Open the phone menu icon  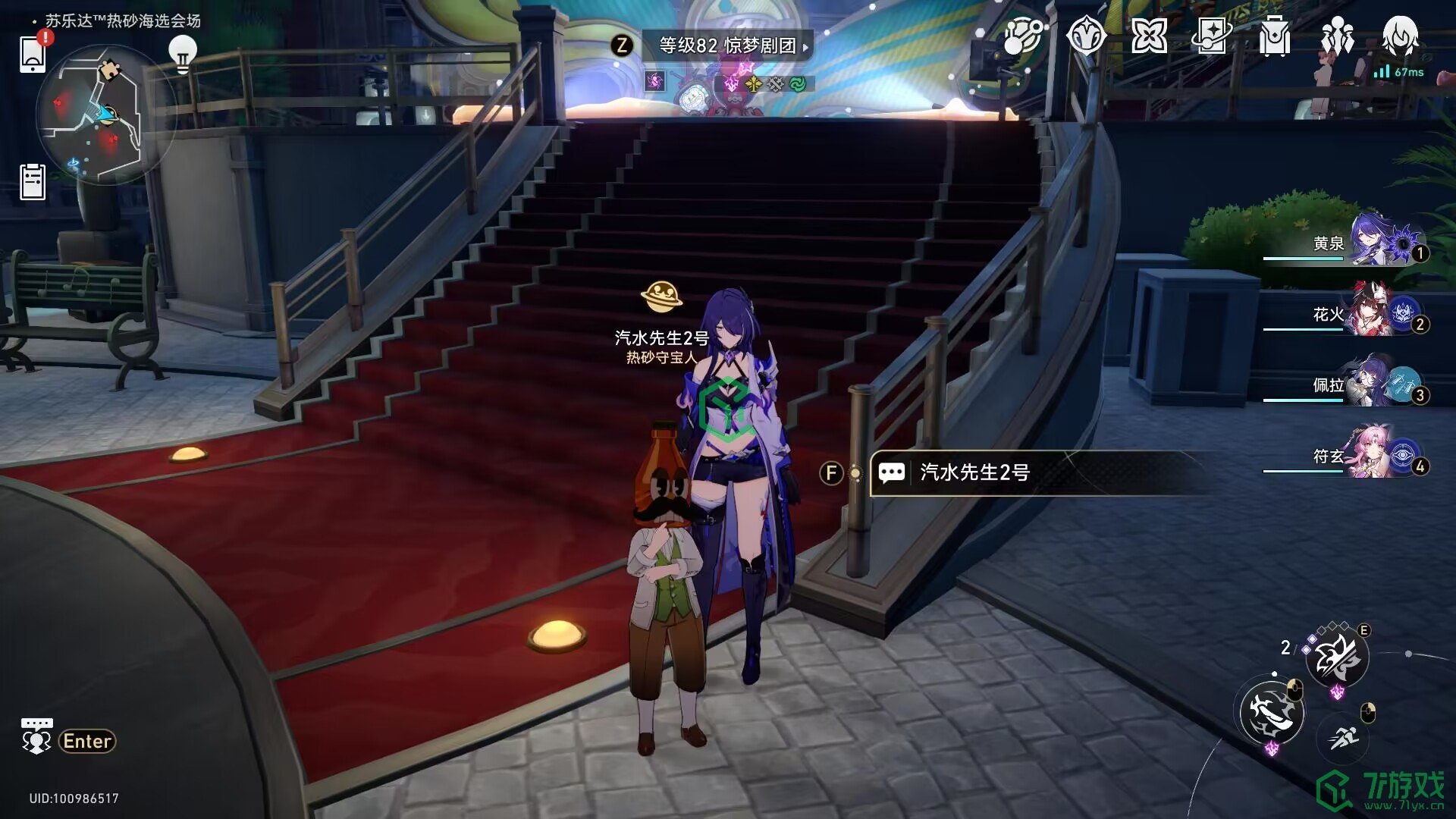pyautogui.click(x=33, y=53)
